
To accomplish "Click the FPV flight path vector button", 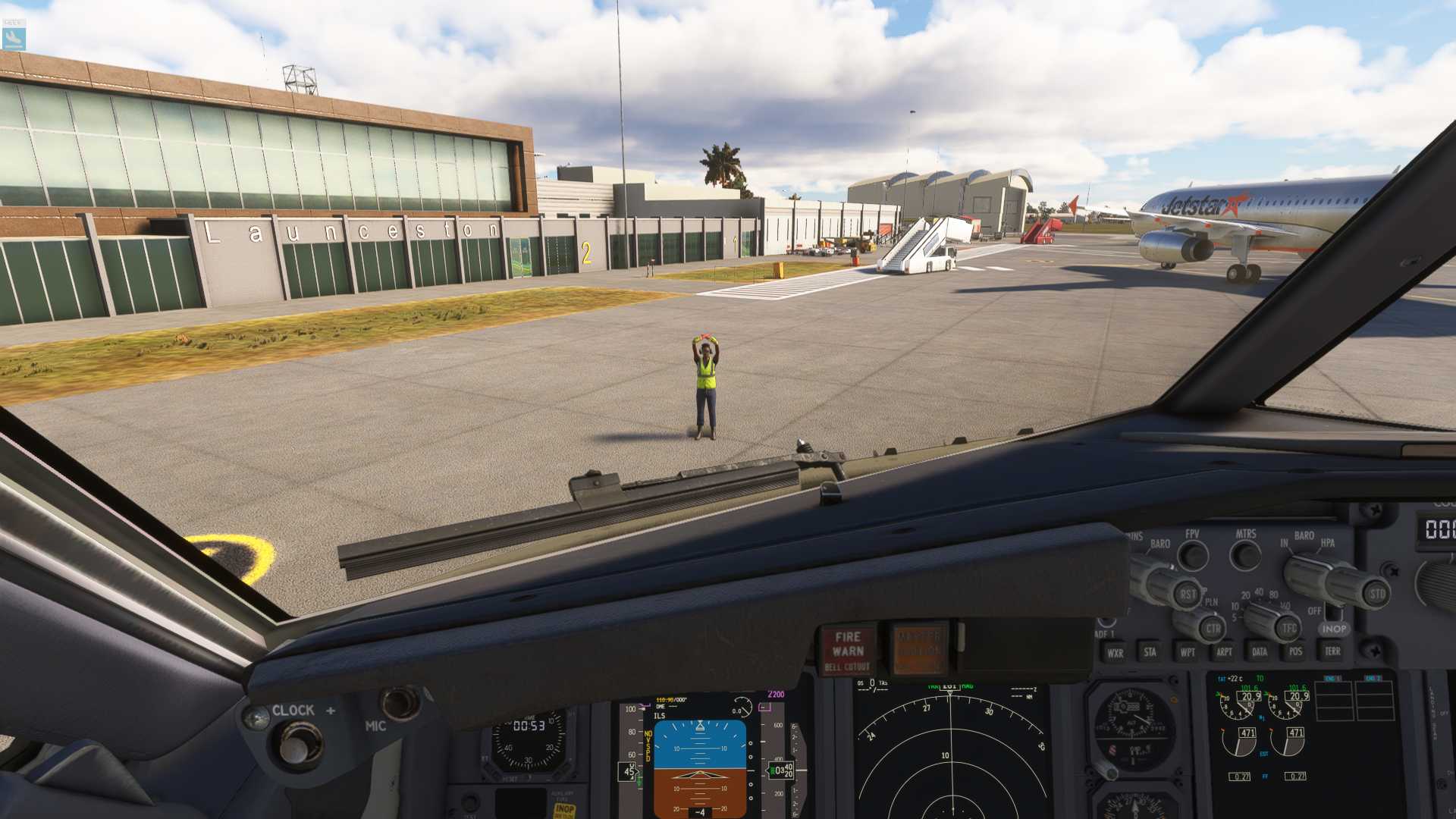I will coord(1193,556).
